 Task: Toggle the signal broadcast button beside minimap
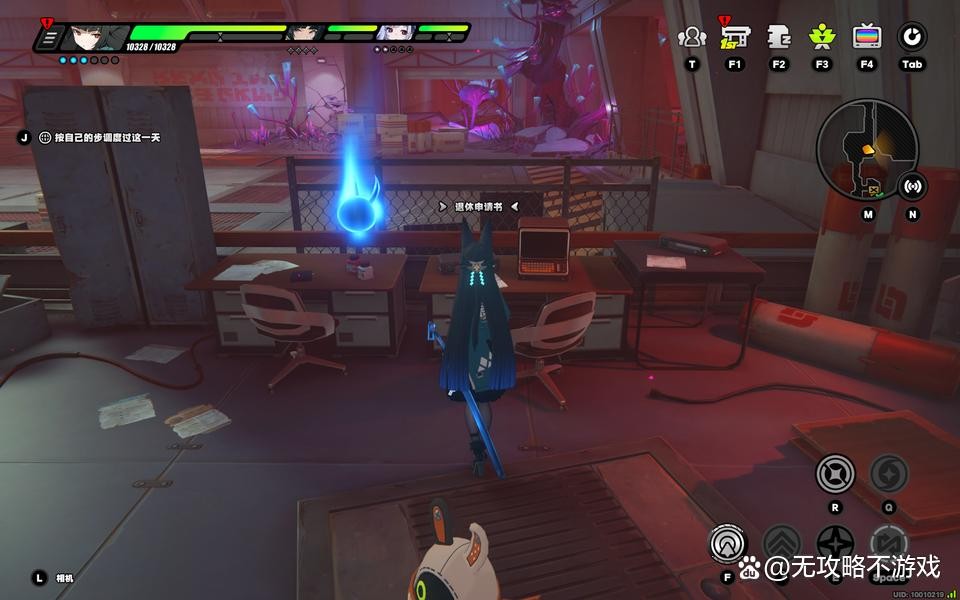912,185
